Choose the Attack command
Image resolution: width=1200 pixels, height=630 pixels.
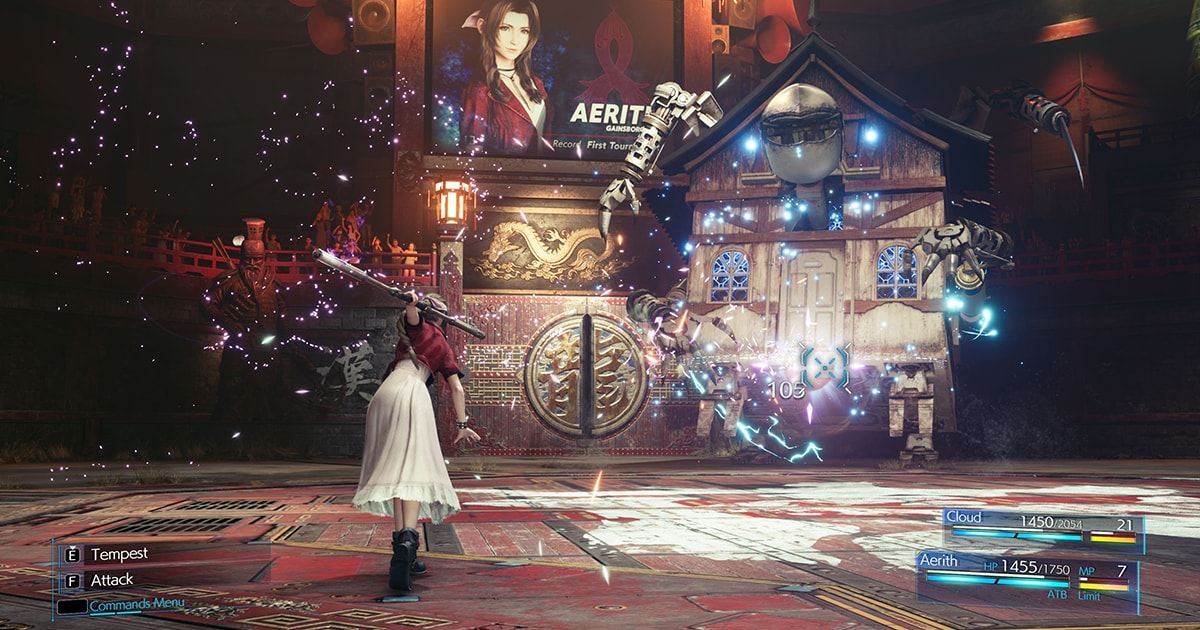(x=111, y=579)
